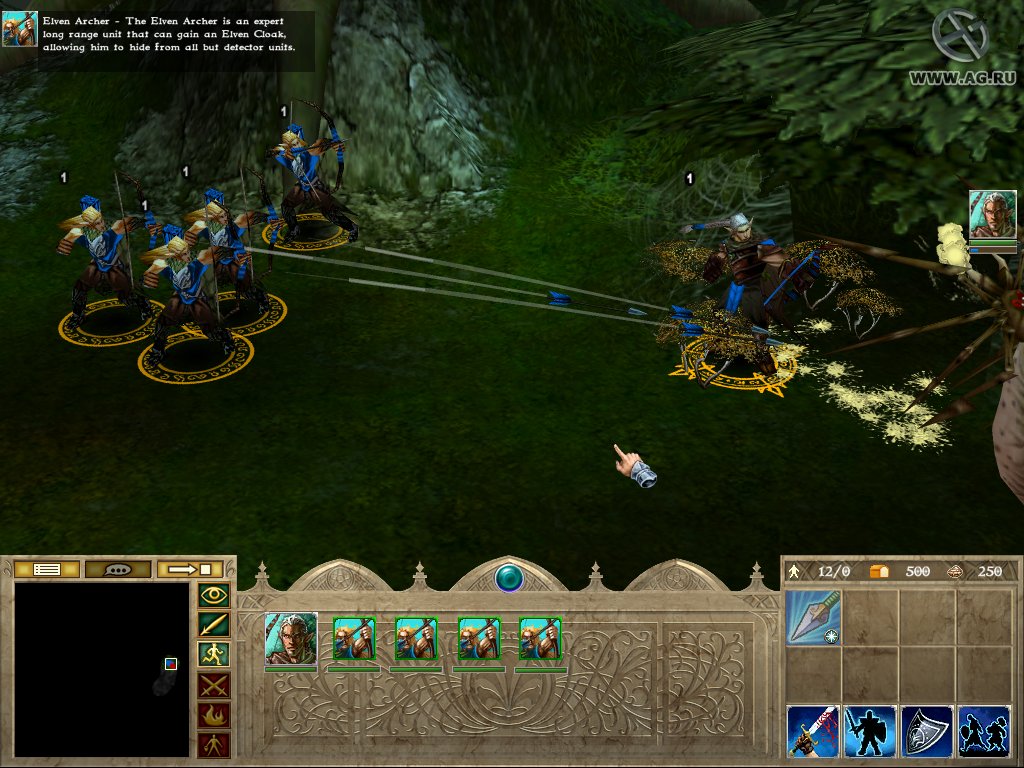Open the chat speech bubble button

tap(118, 569)
